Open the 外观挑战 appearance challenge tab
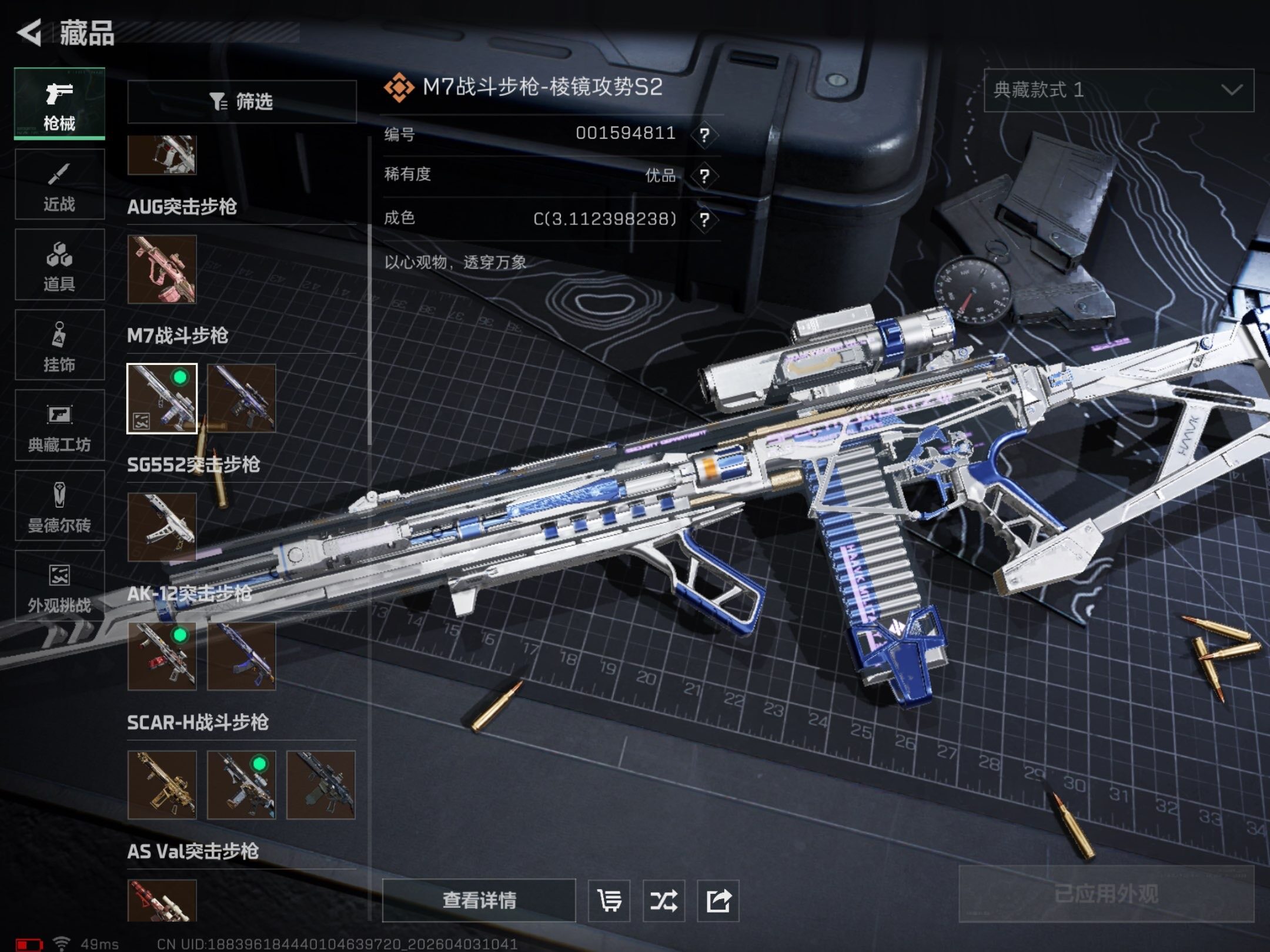This screenshot has width=1270, height=952. (59, 586)
